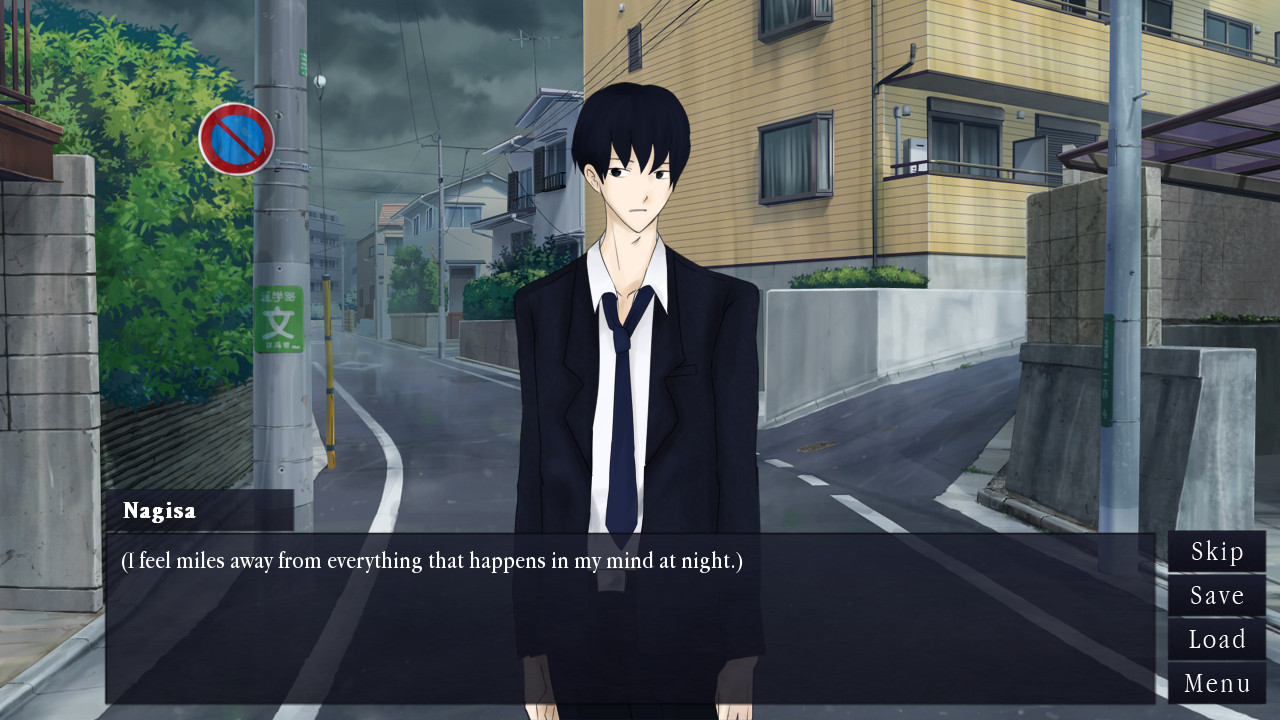Open the Menu
The height and width of the screenshot is (720, 1280).
pyautogui.click(x=1216, y=684)
